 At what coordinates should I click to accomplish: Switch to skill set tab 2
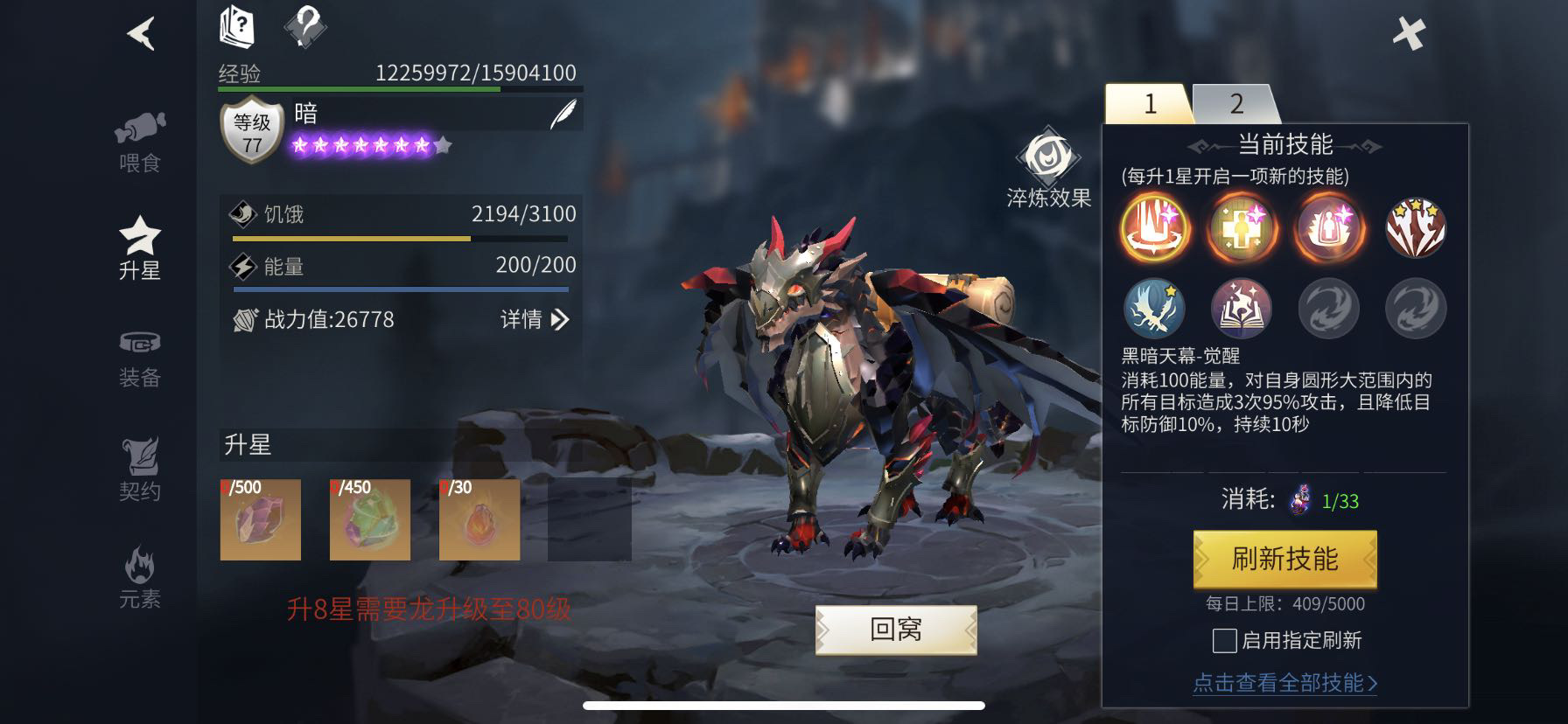[1235, 104]
